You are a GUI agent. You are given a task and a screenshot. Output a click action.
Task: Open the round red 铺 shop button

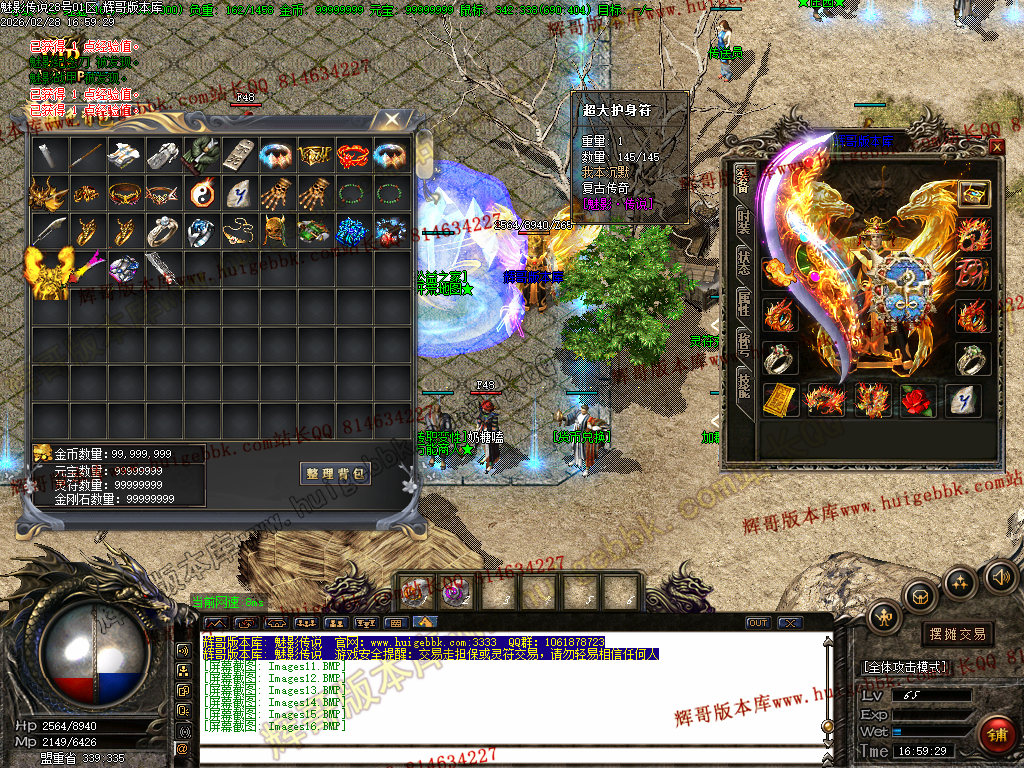[x=996, y=735]
